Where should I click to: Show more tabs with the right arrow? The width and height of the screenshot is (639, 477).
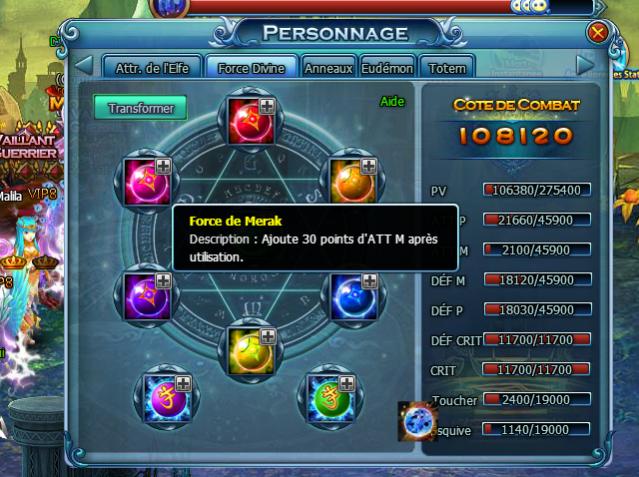[585, 66]
